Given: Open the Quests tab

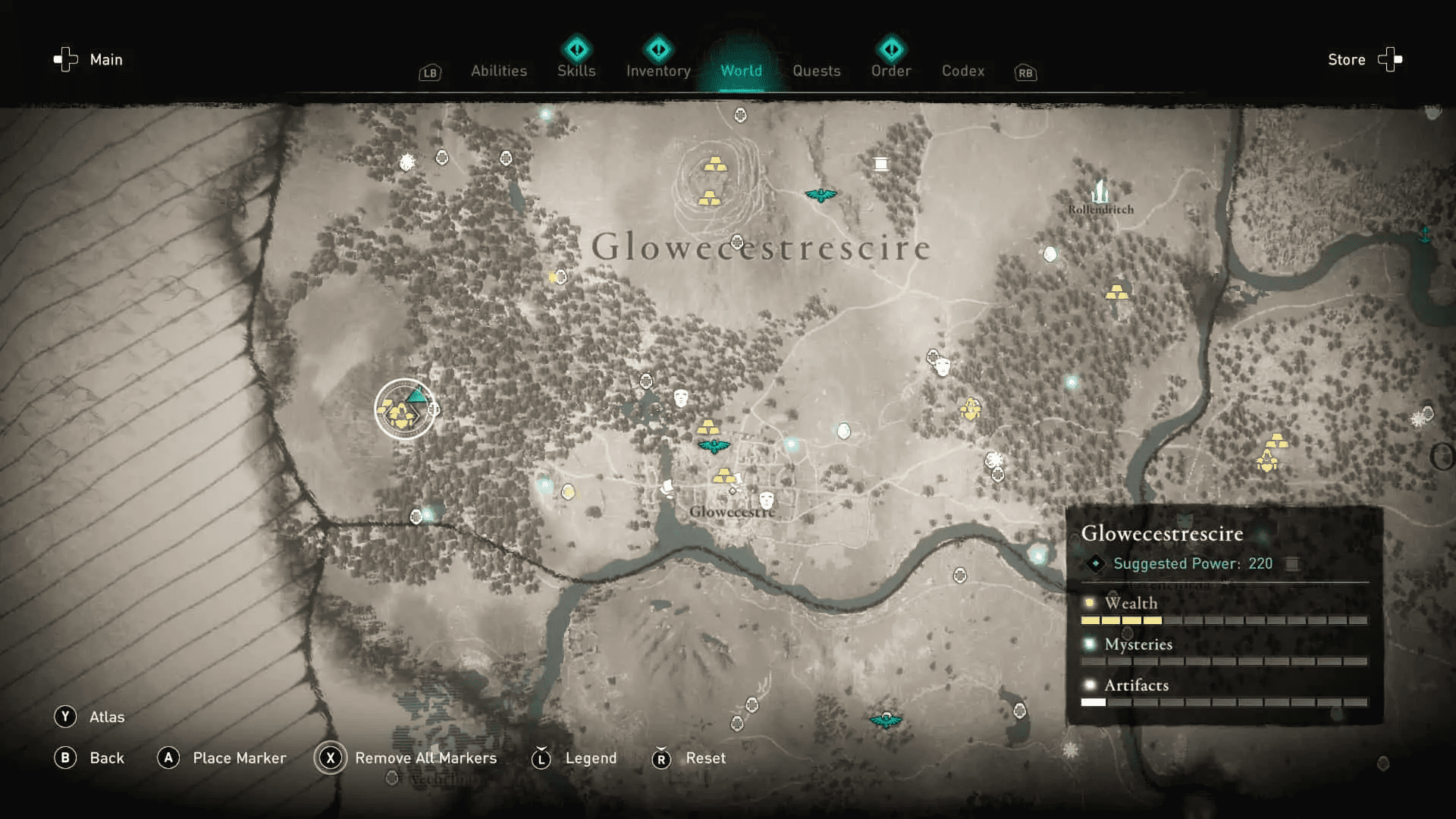Looking at the screenshot, I should 817,71.
